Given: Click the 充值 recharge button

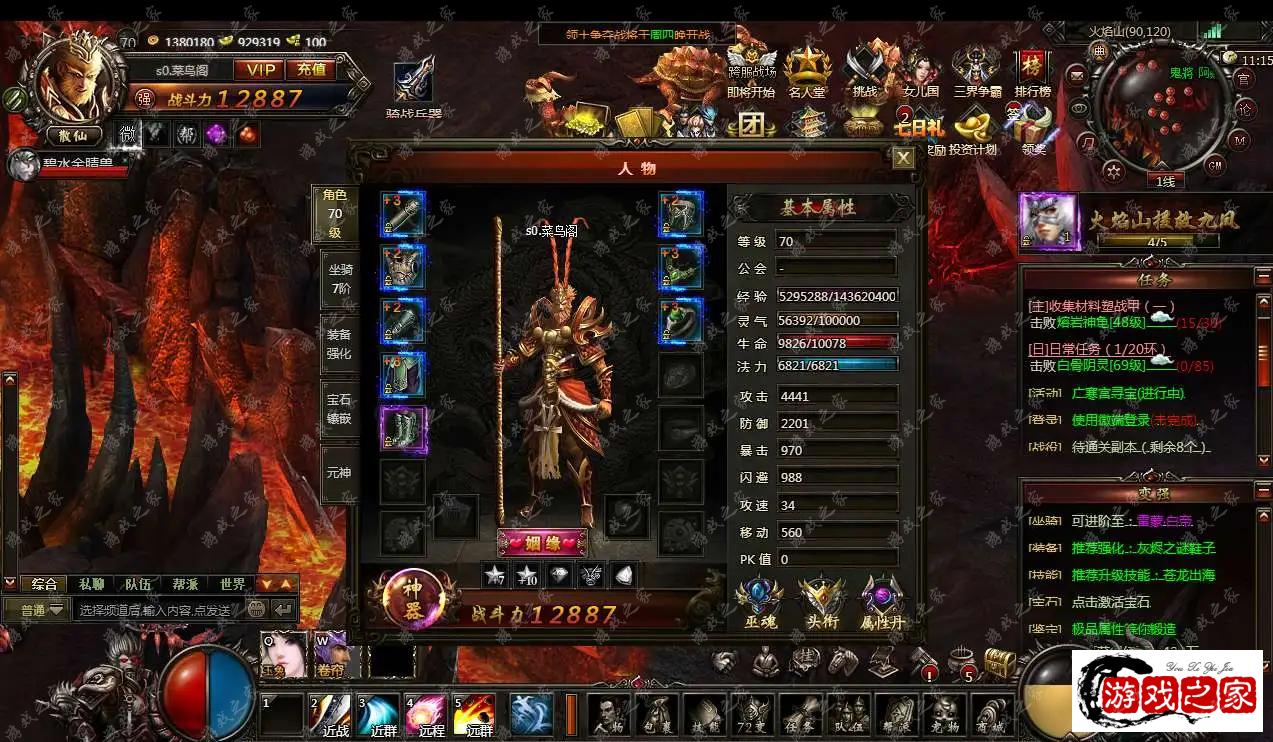Looking at the screenshot, I should [x=310, y=69].
